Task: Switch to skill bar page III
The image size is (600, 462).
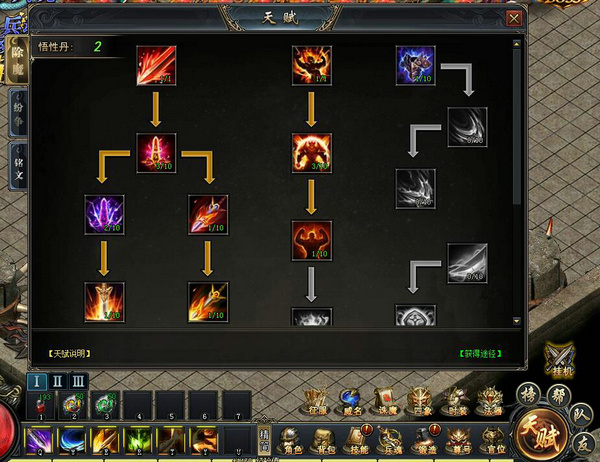Action: tap(77, 381)
